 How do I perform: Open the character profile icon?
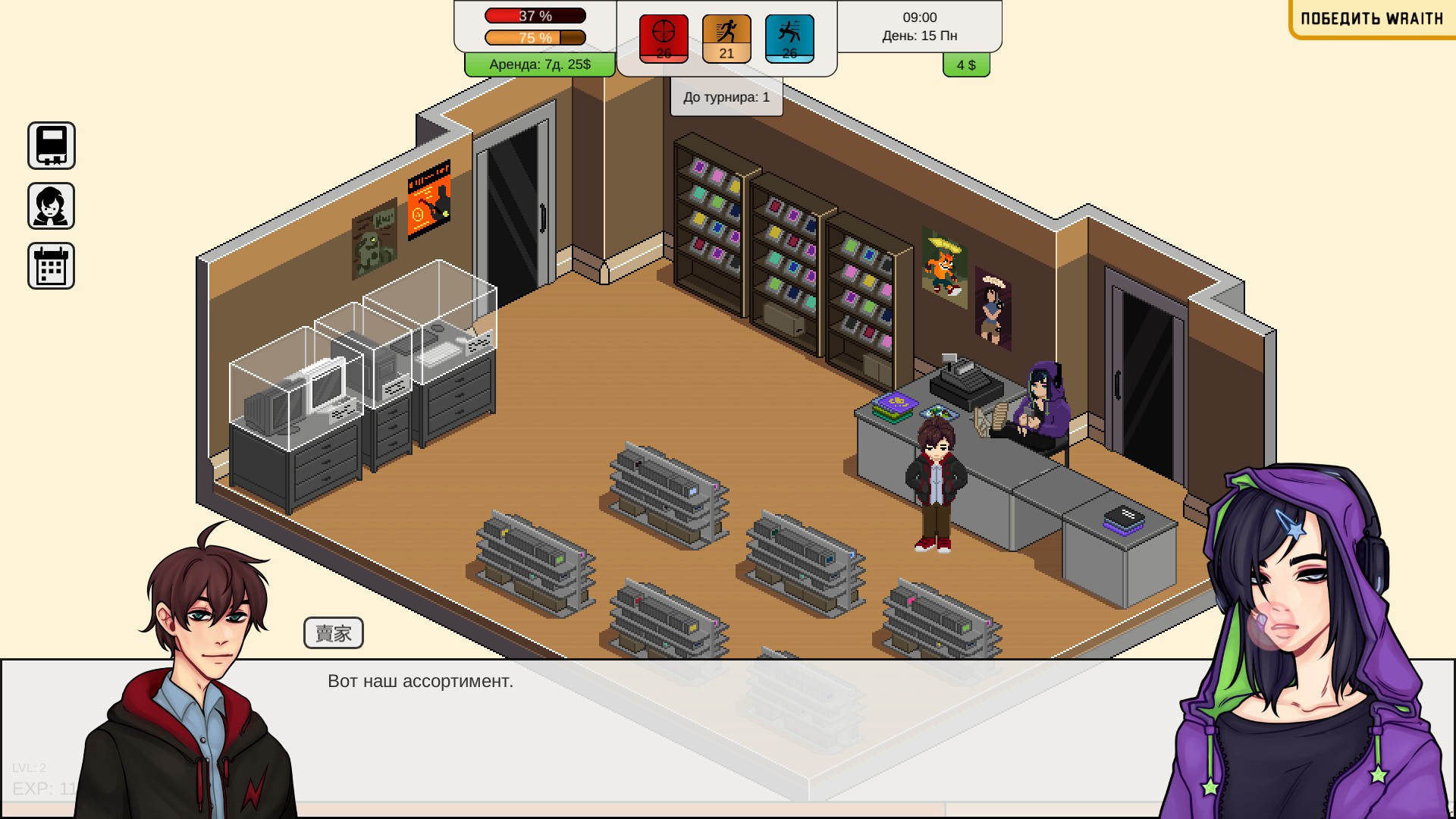[52, 206]
